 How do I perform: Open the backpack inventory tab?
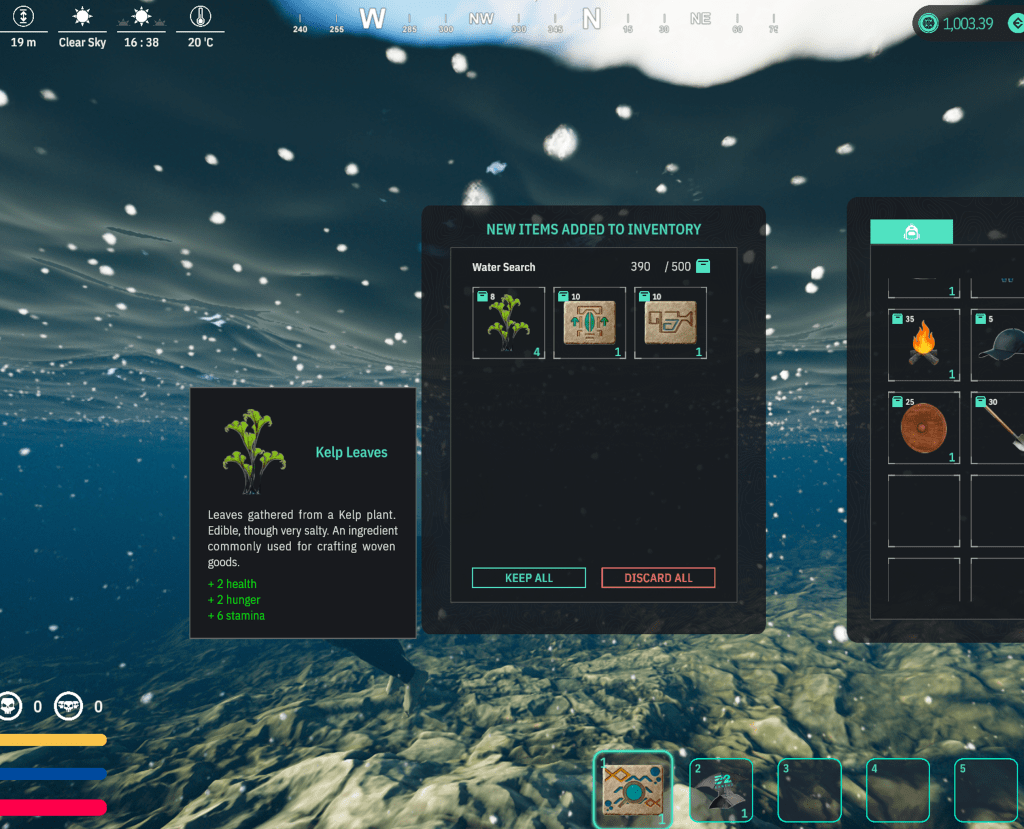pyautogui.click(x=911, y=232)
